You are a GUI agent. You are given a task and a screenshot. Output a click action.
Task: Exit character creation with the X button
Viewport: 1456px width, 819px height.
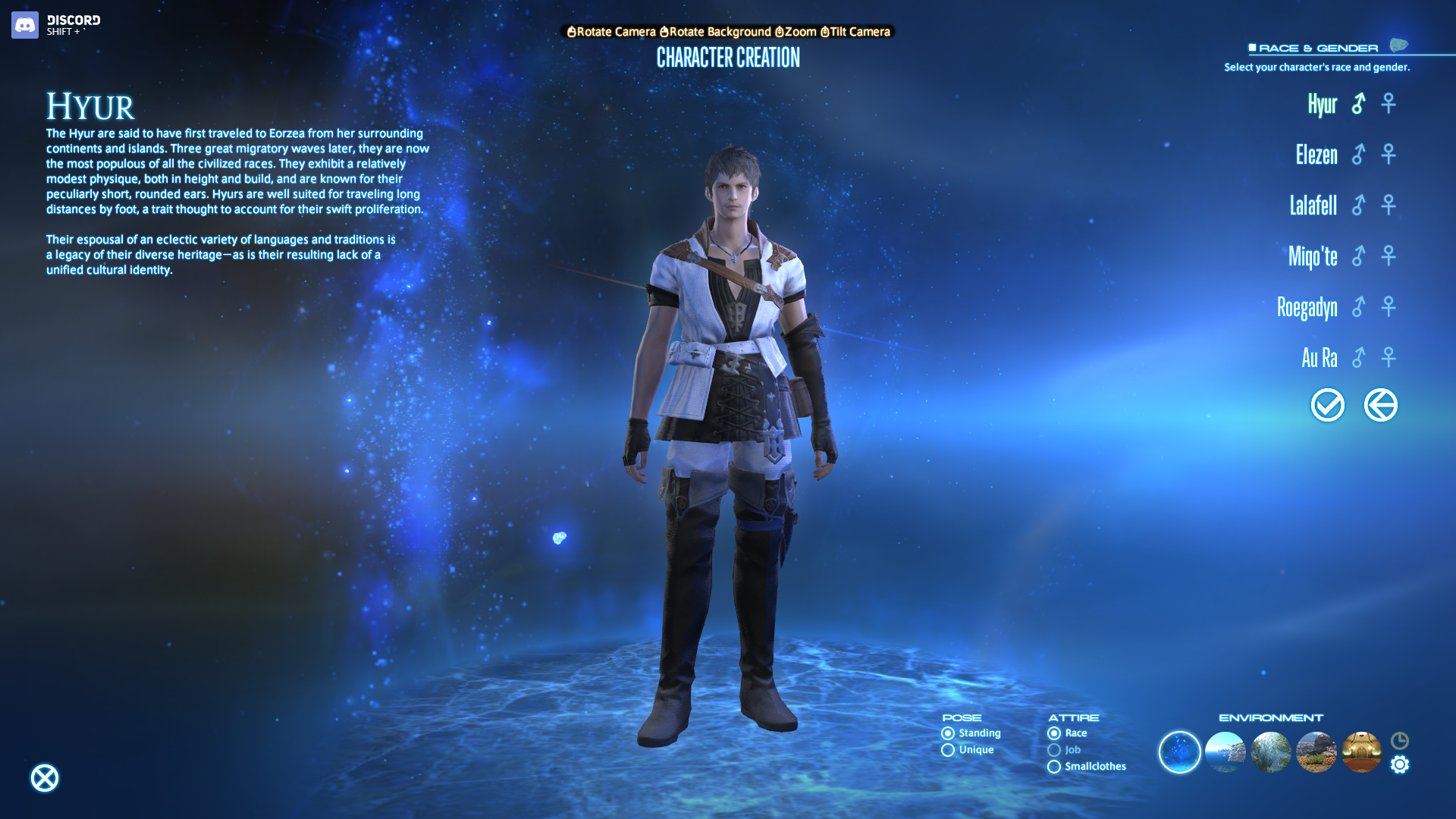pos(45,778)
